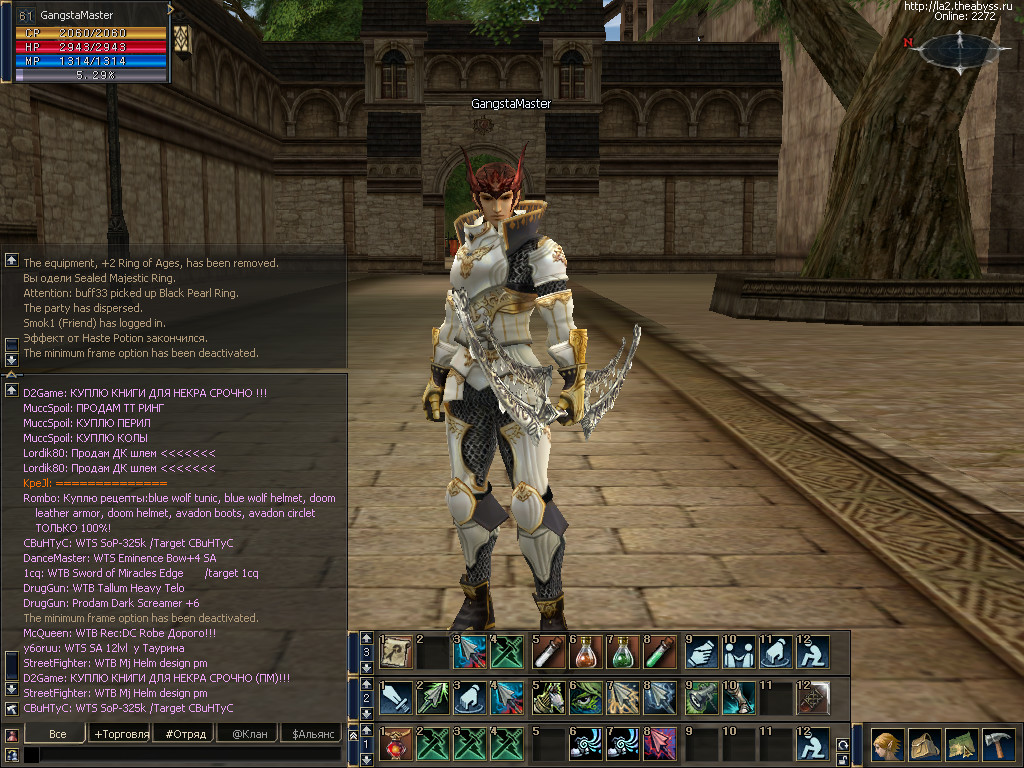The image size is (1024, 768).
Task: Toggle the hotbar lock button
Action: tap(842, 759)
